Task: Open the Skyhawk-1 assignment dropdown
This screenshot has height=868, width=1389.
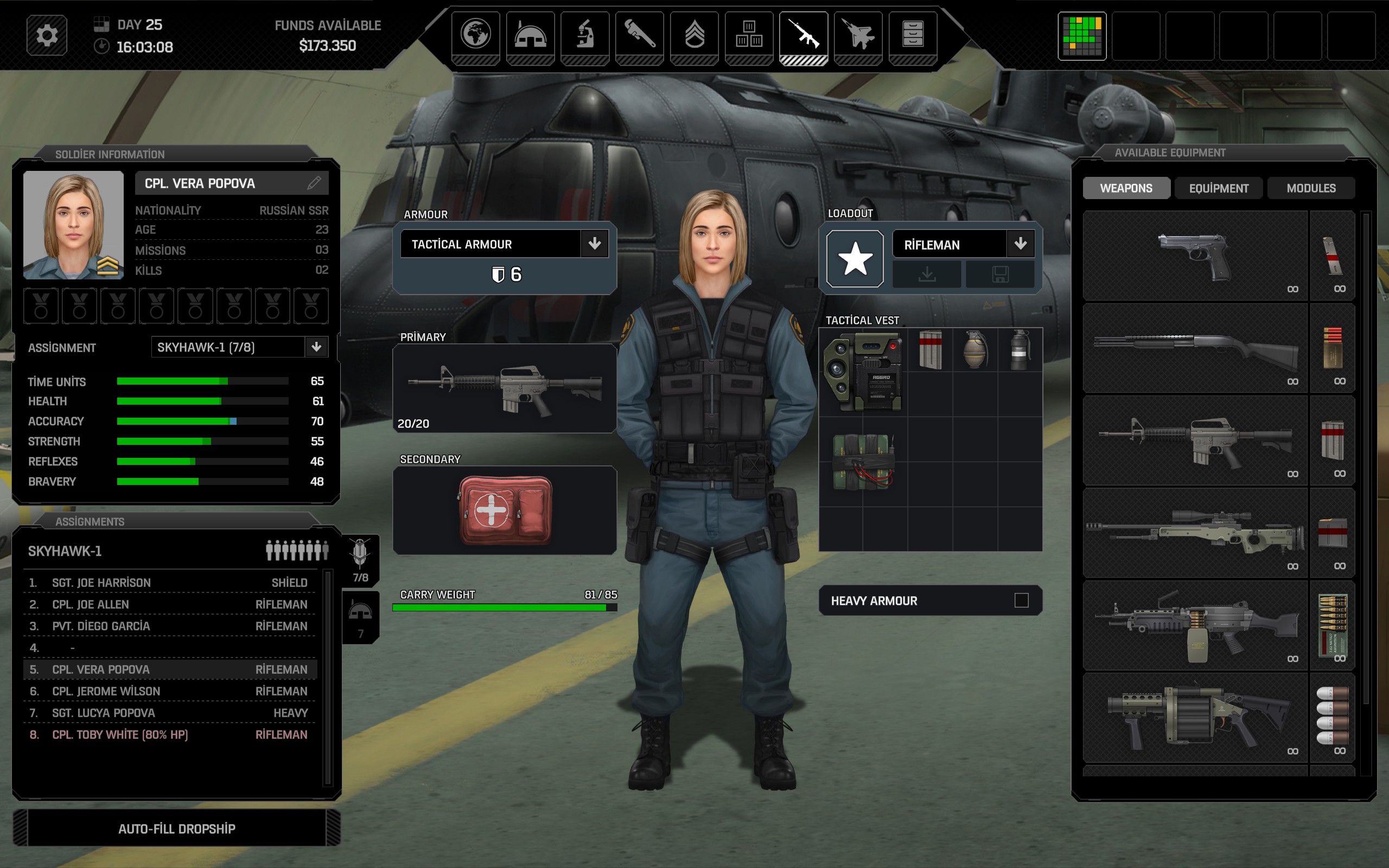Action: point(316,347)
